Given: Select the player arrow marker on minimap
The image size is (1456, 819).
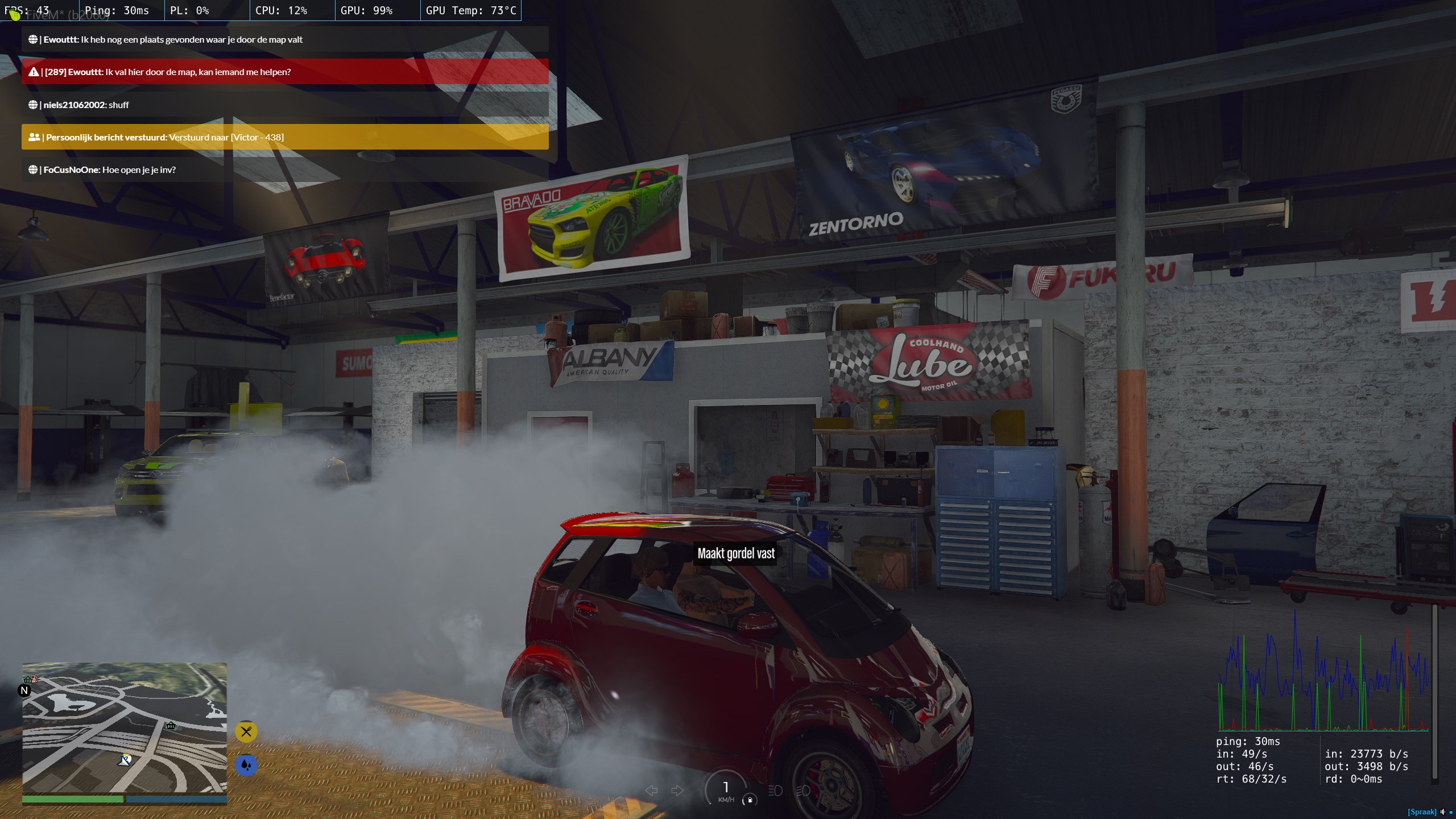Looking at the screenshot, I should tap(125, 760).
